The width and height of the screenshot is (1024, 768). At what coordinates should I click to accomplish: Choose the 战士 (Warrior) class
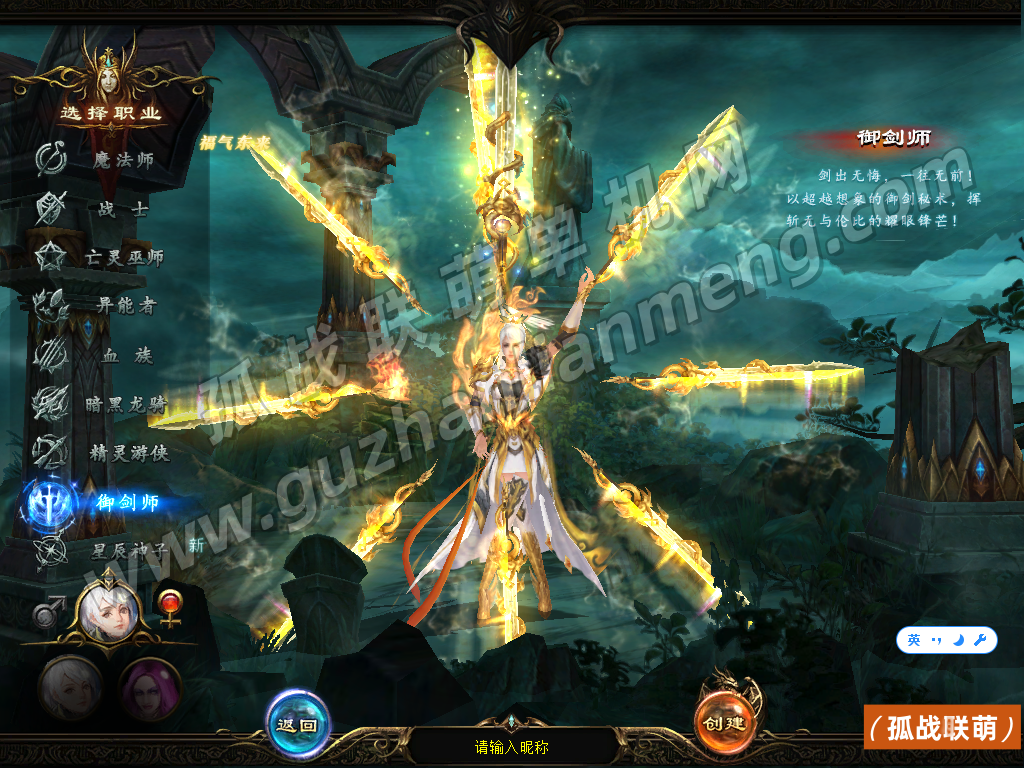tap(123, 209)
